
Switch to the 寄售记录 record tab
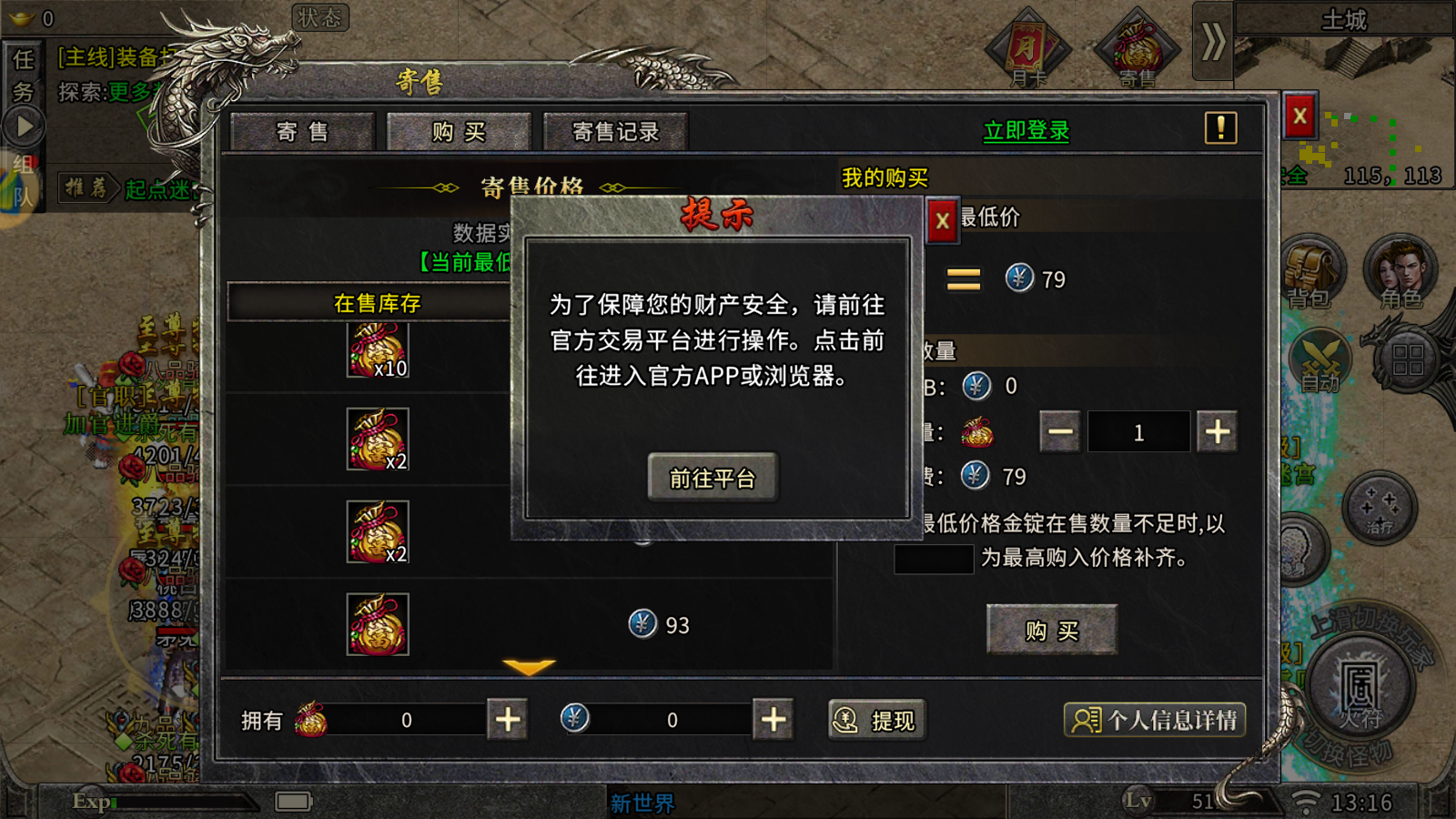pos(615,130)
